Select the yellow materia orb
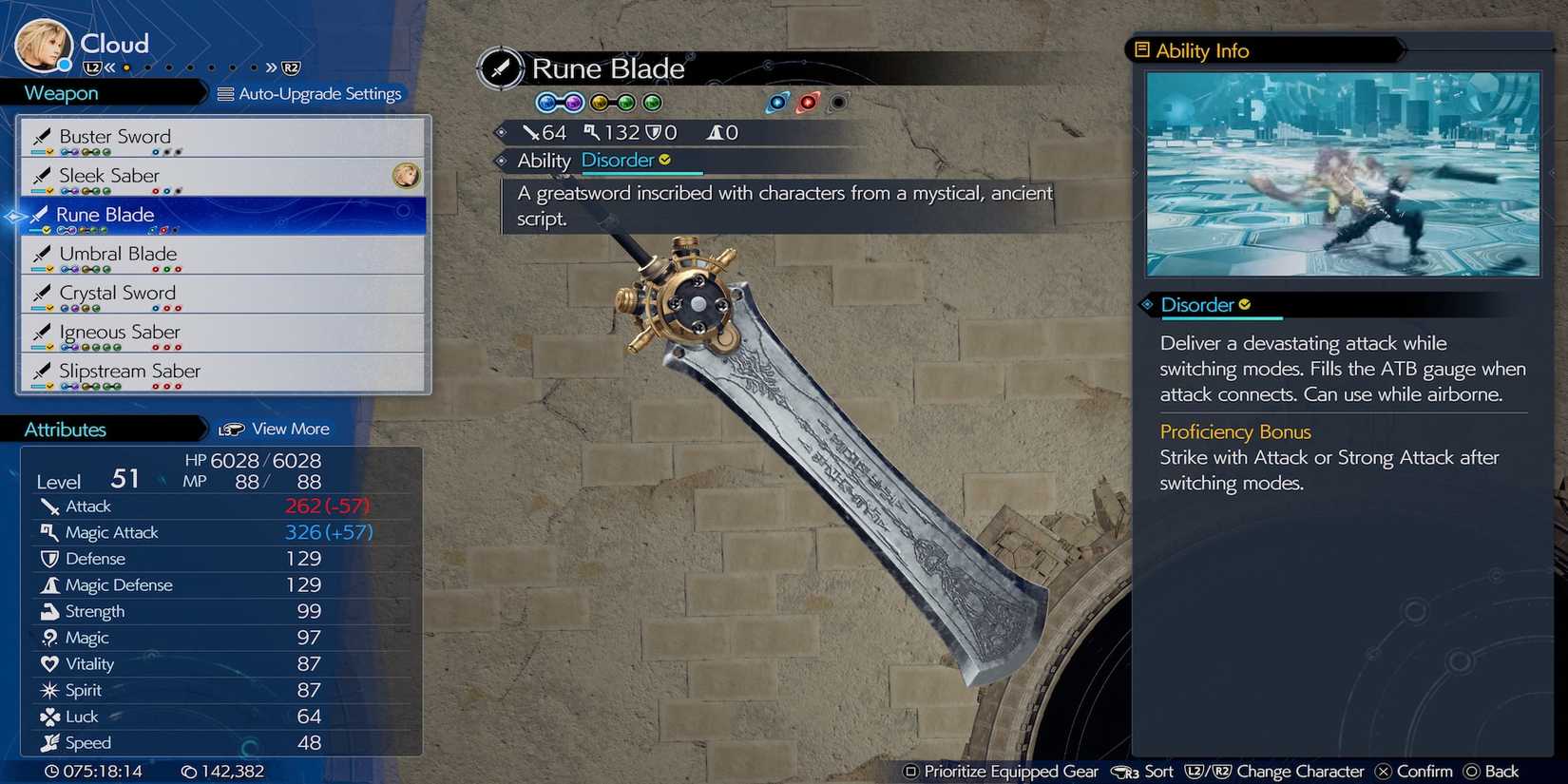 pyautogui.click(x=600, y=102)
